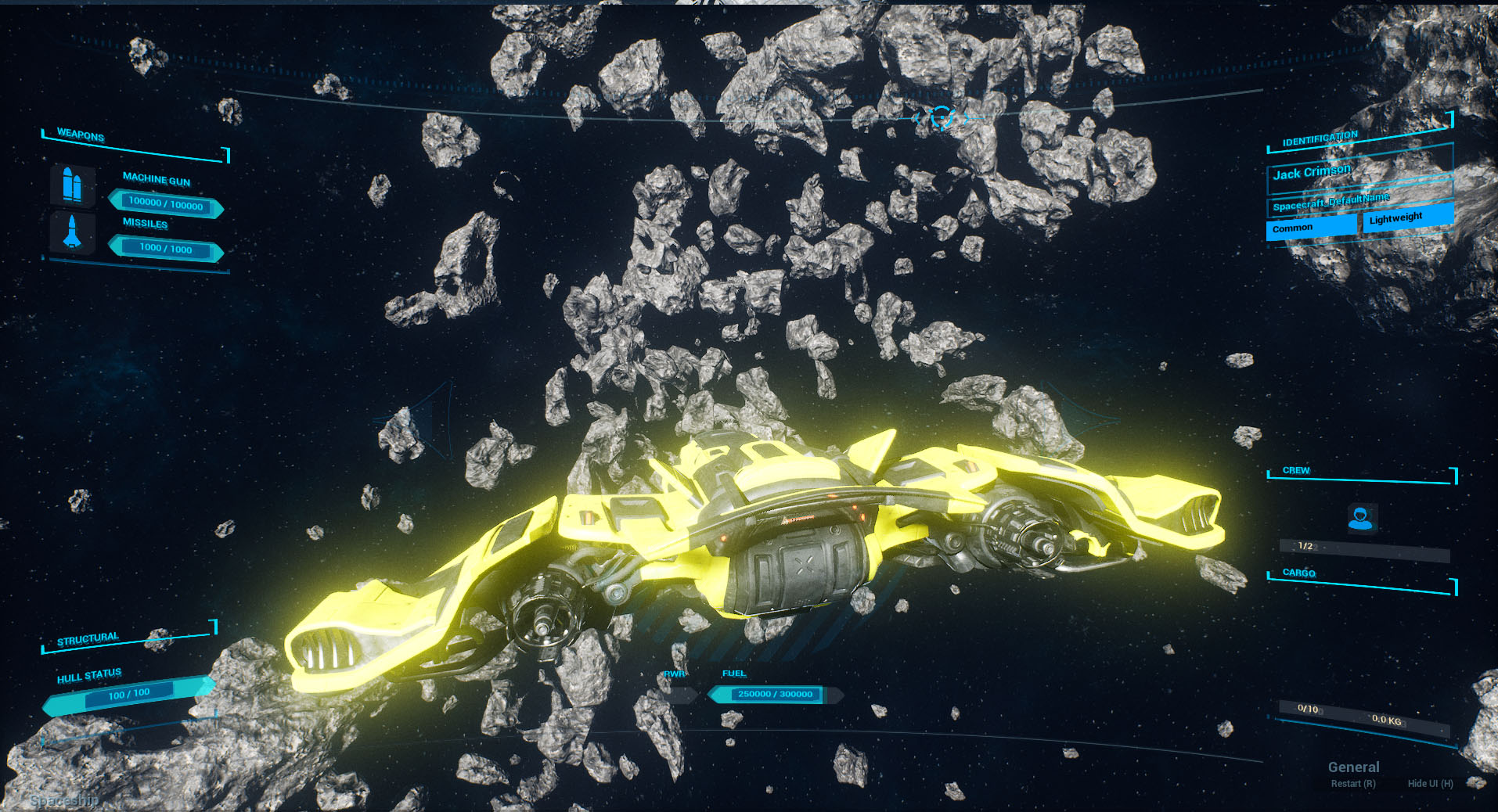Click the crew member portrait icon

coord(1361,518)
